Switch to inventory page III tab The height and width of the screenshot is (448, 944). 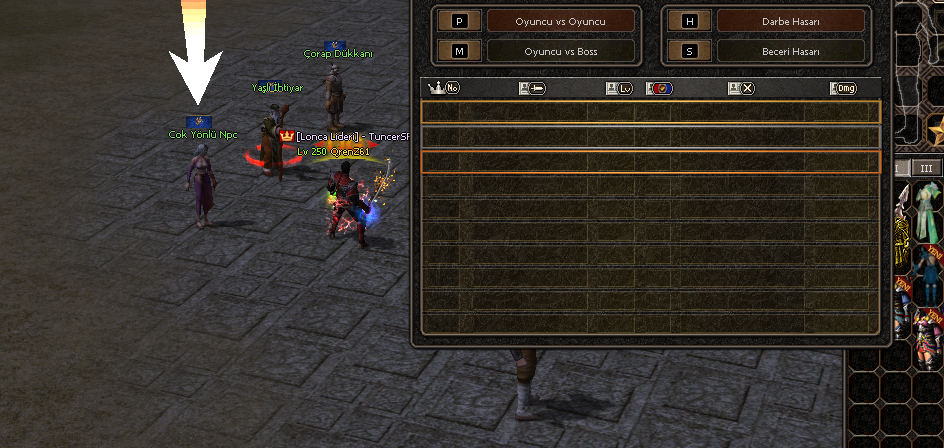pyautogui.click(x=926, y=168)
